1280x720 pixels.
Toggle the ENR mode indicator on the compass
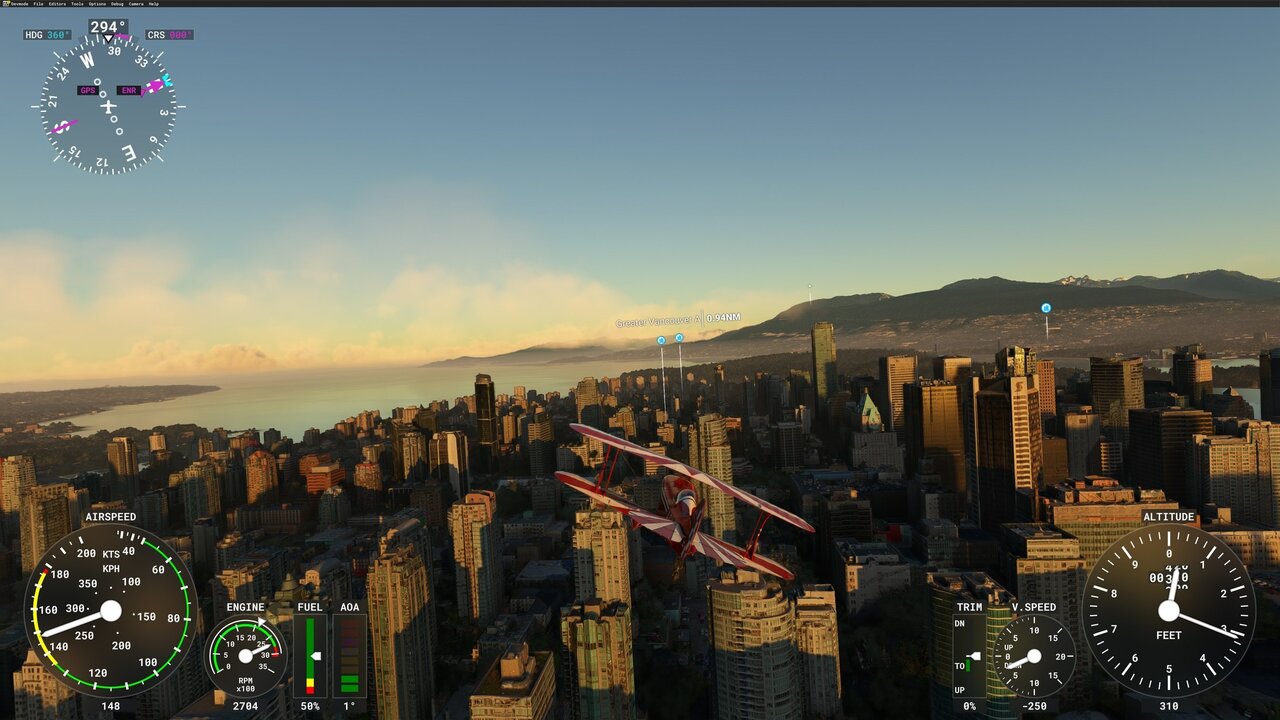[x=130, y=91]
